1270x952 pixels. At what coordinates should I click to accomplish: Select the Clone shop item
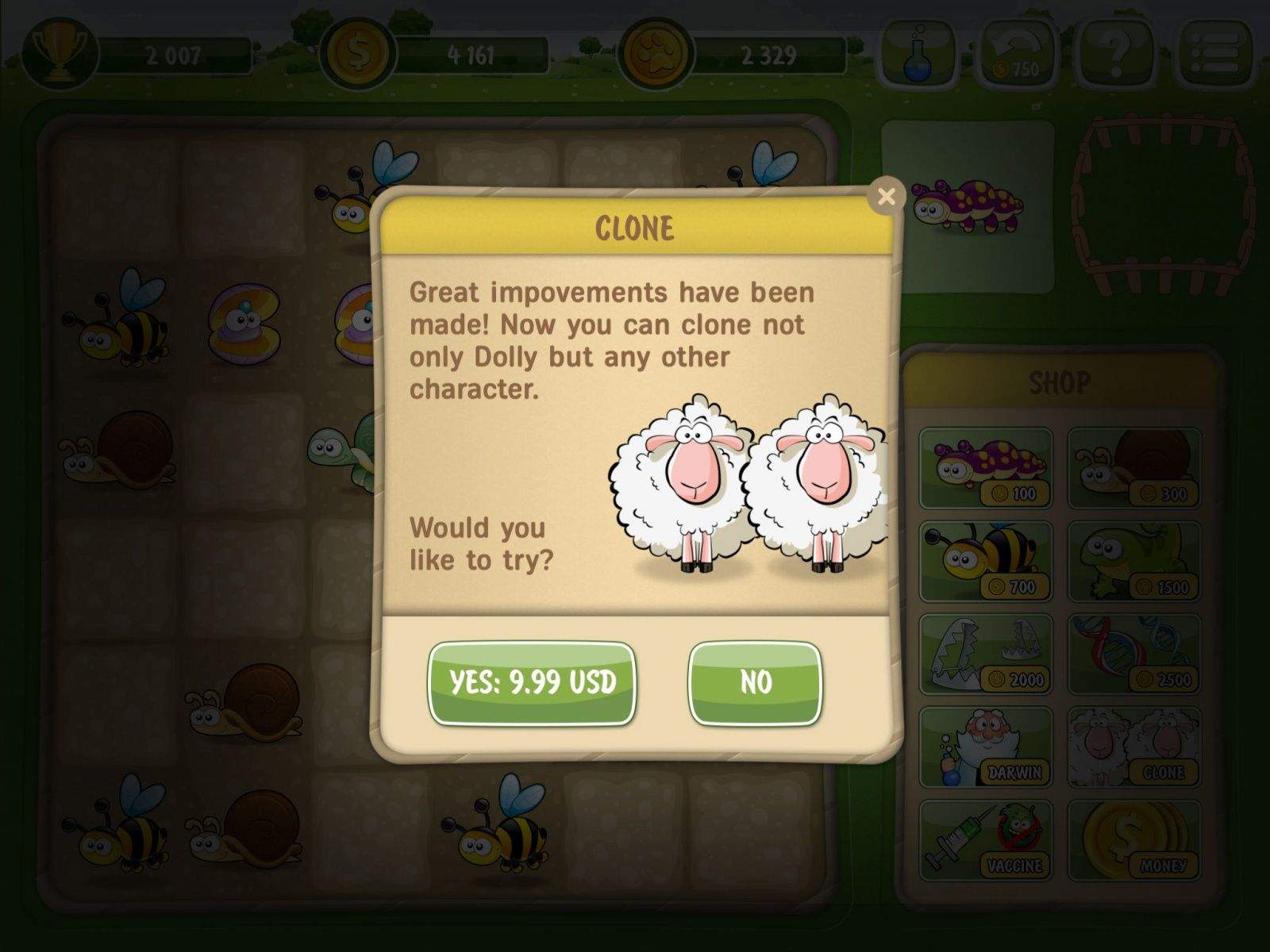click(1133, 747)
